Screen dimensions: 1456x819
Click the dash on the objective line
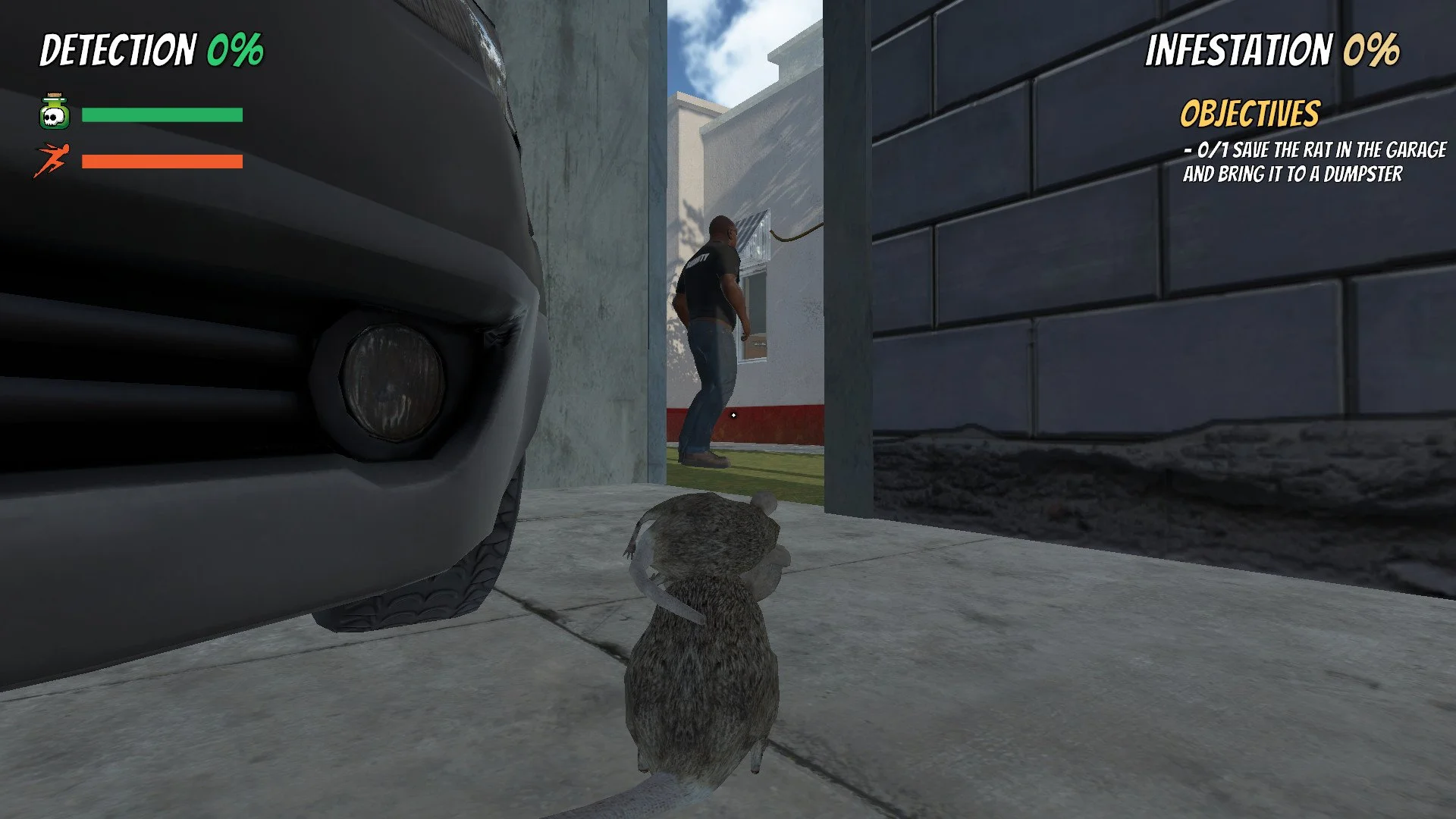1189,151
